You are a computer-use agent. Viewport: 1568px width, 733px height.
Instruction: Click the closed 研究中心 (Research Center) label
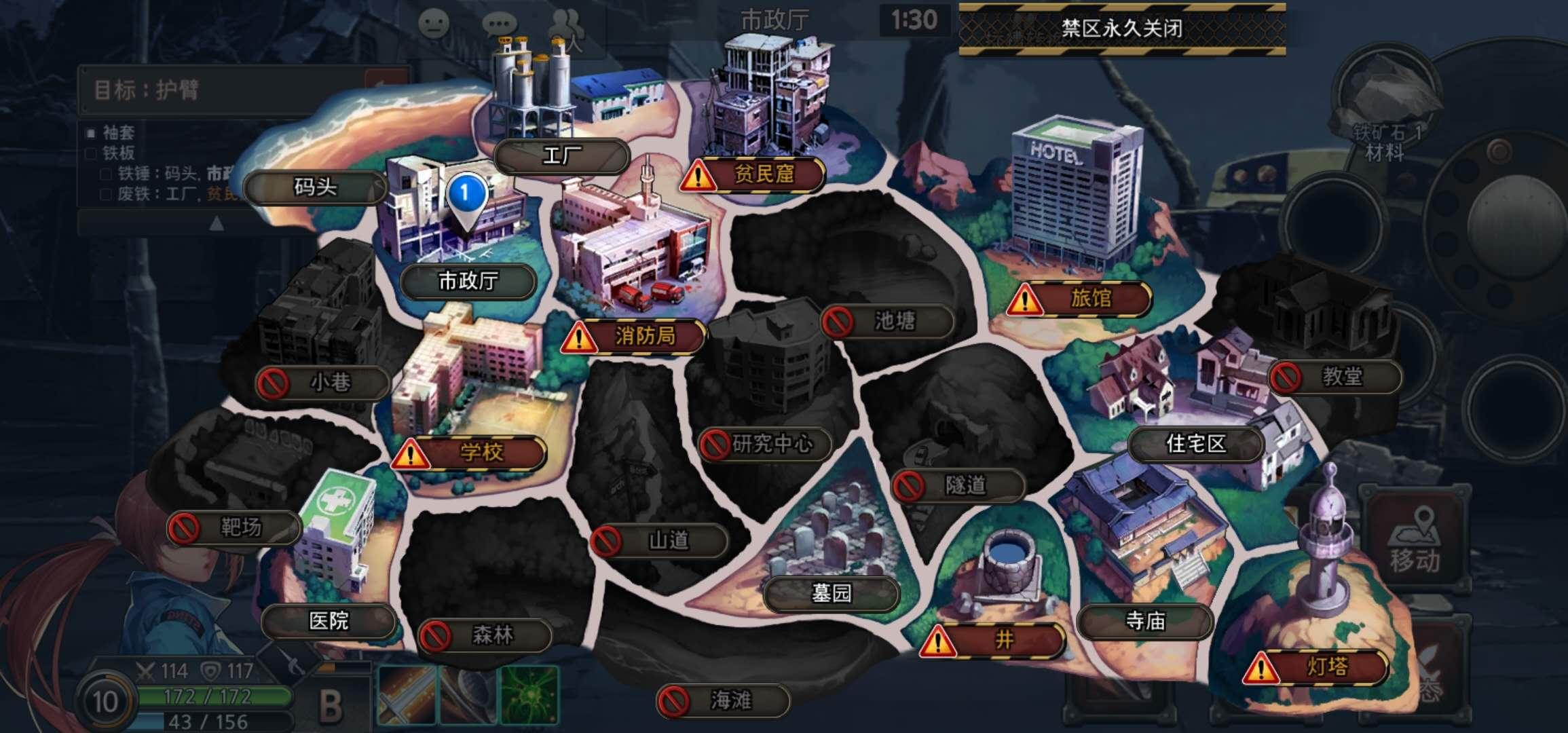point(765,445)
